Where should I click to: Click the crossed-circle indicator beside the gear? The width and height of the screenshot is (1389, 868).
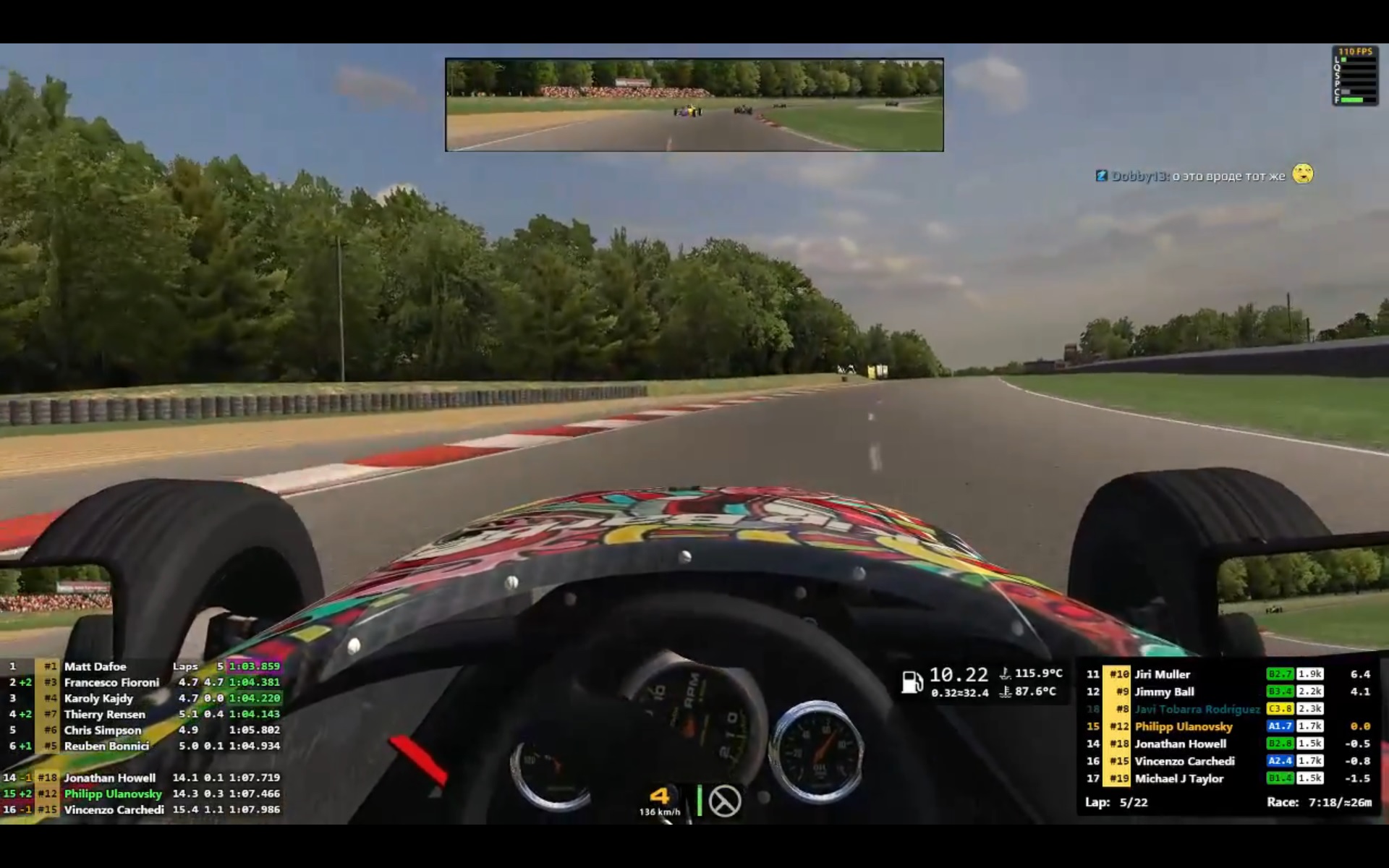click(724, 801)
